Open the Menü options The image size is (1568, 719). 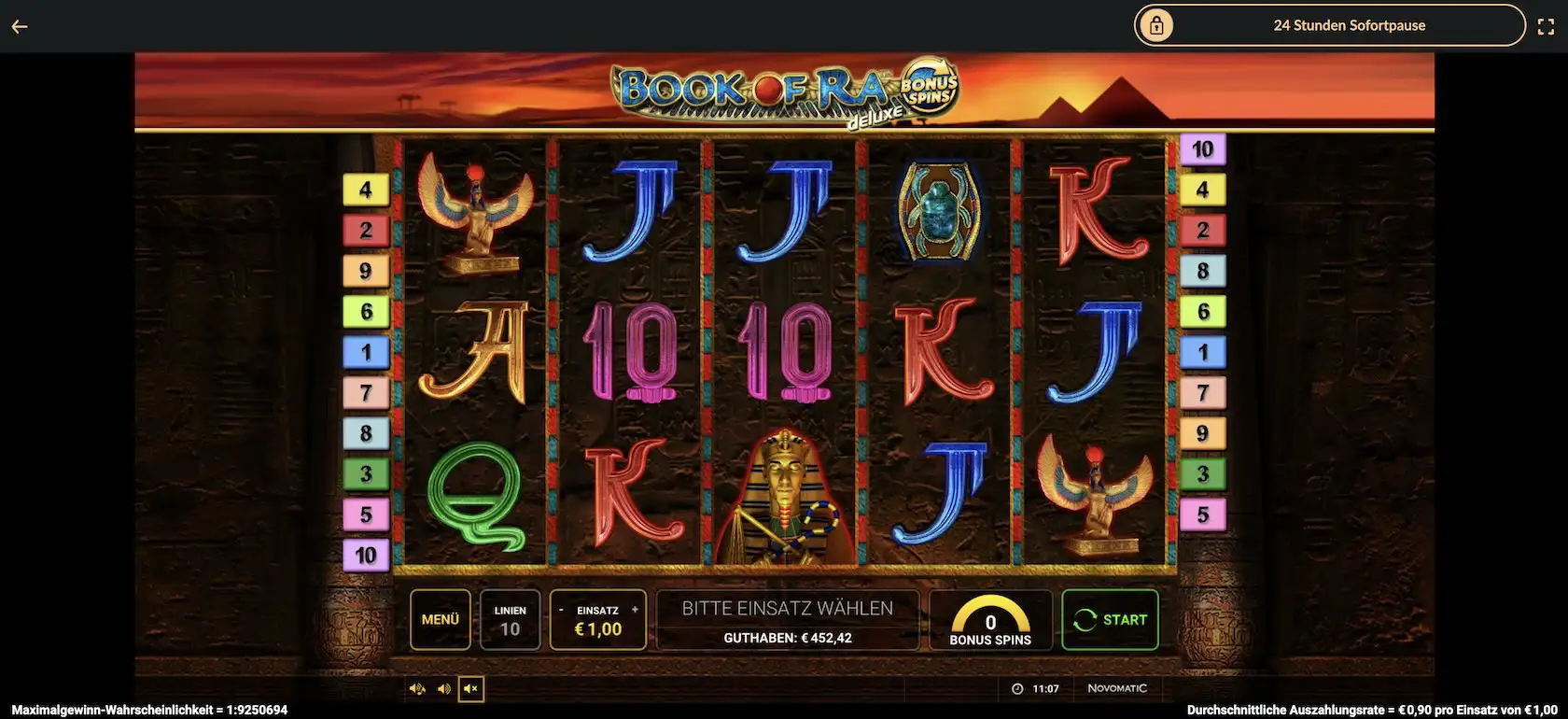pos(440,619)
